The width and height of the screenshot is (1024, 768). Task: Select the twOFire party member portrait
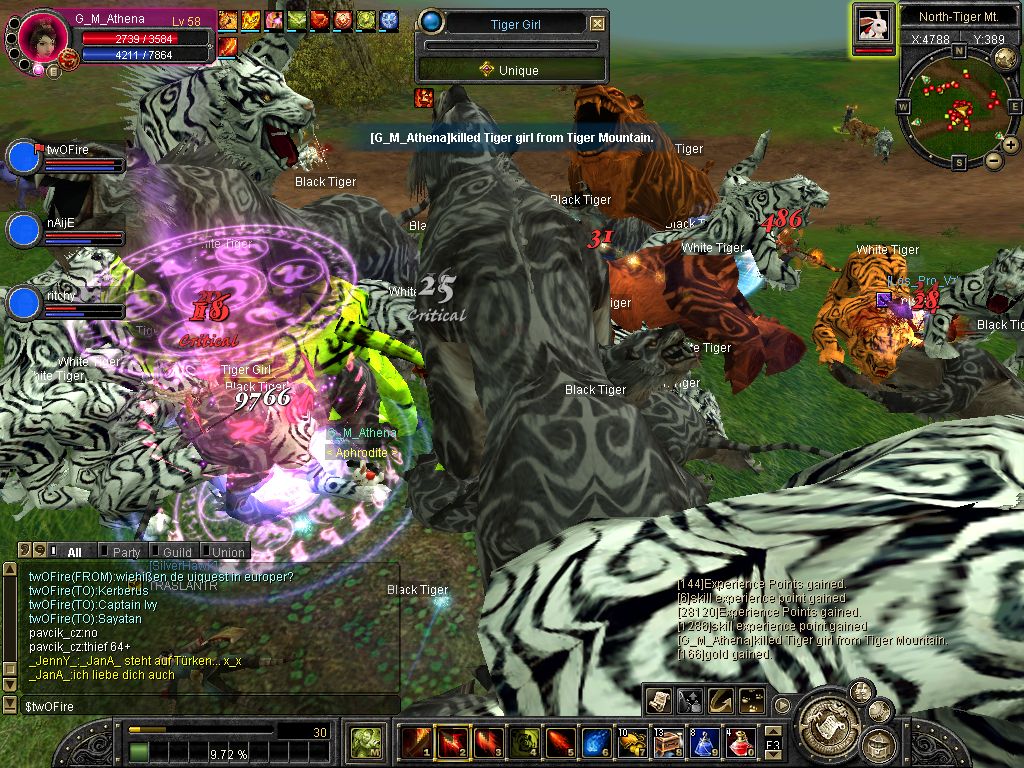click(23, 158)
